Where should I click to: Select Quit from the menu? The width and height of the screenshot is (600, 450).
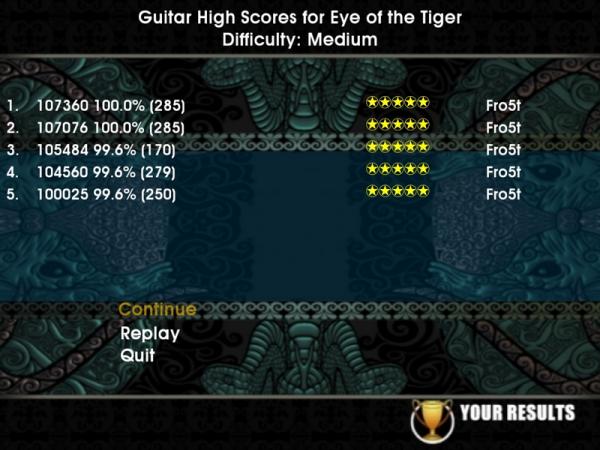coord(137,355)
